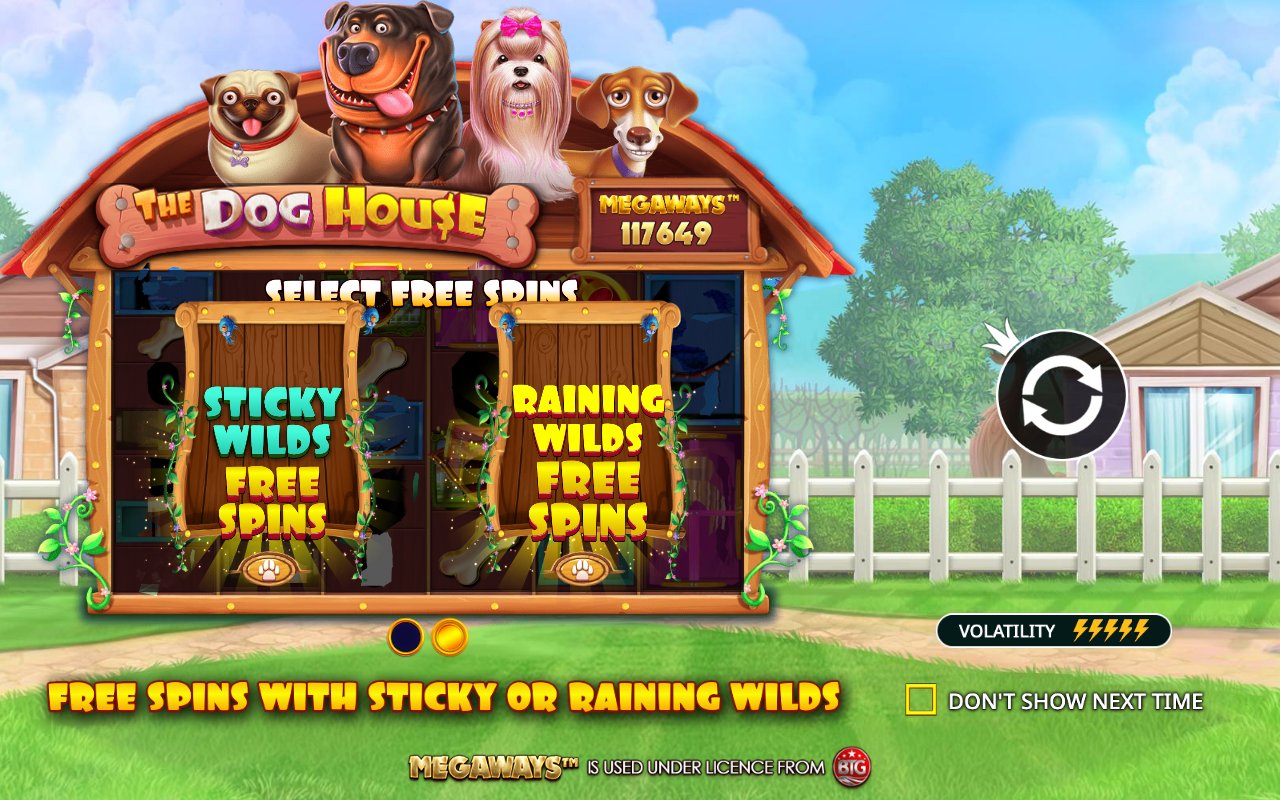Click the Megaways 117649 sign
This screenshot has height=800, width=1280.
pyautogui.click(x=663, y=219)
